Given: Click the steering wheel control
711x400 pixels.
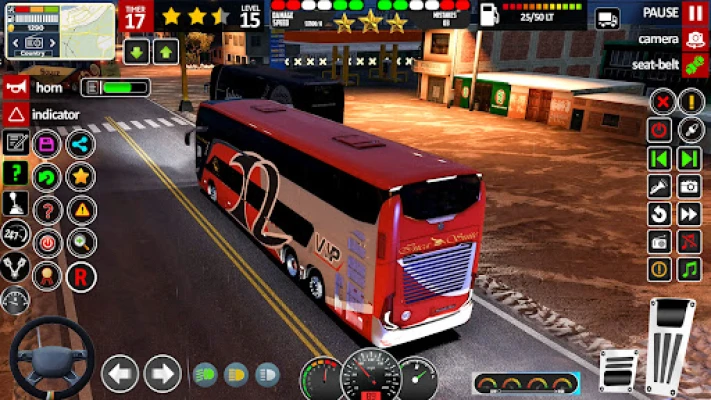Looking at the screenshot, I should click(52, 359).
